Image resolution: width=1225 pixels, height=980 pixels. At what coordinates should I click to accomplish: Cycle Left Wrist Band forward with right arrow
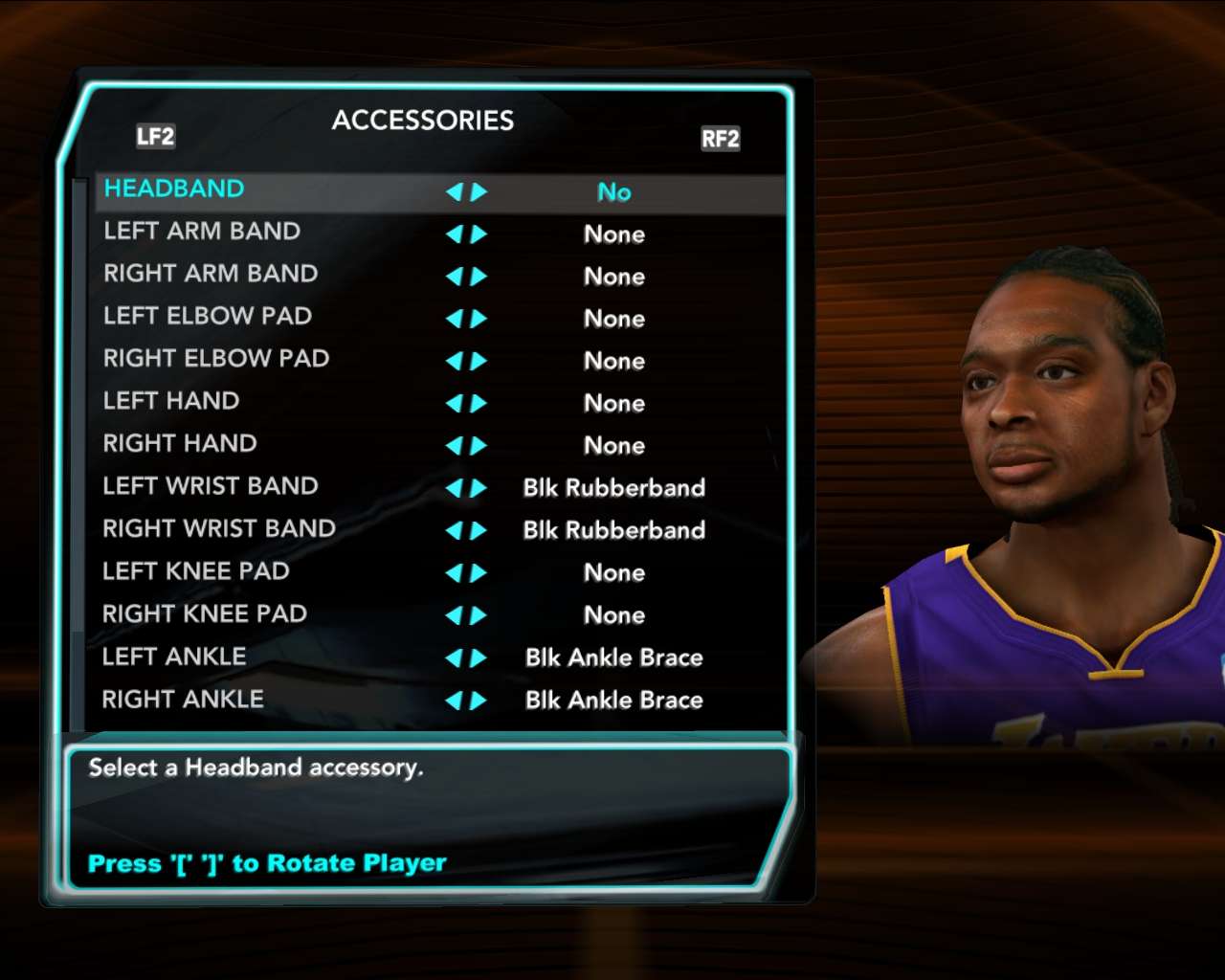[479, 488]
